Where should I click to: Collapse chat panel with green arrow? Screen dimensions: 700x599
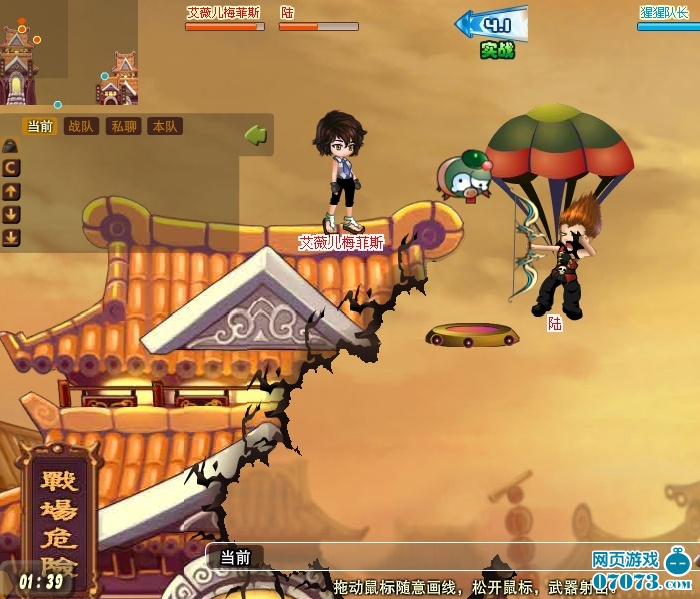(256, 133)
